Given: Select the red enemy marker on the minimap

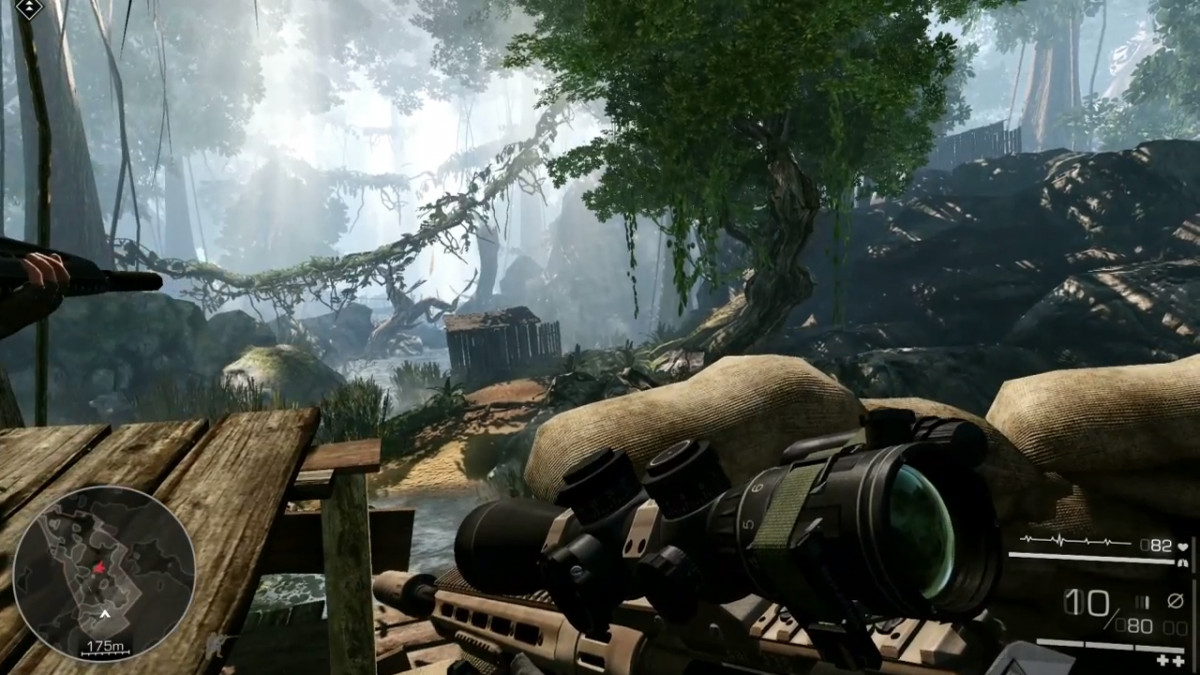Looking at the screenshot, I should click(x=100, y=568).
